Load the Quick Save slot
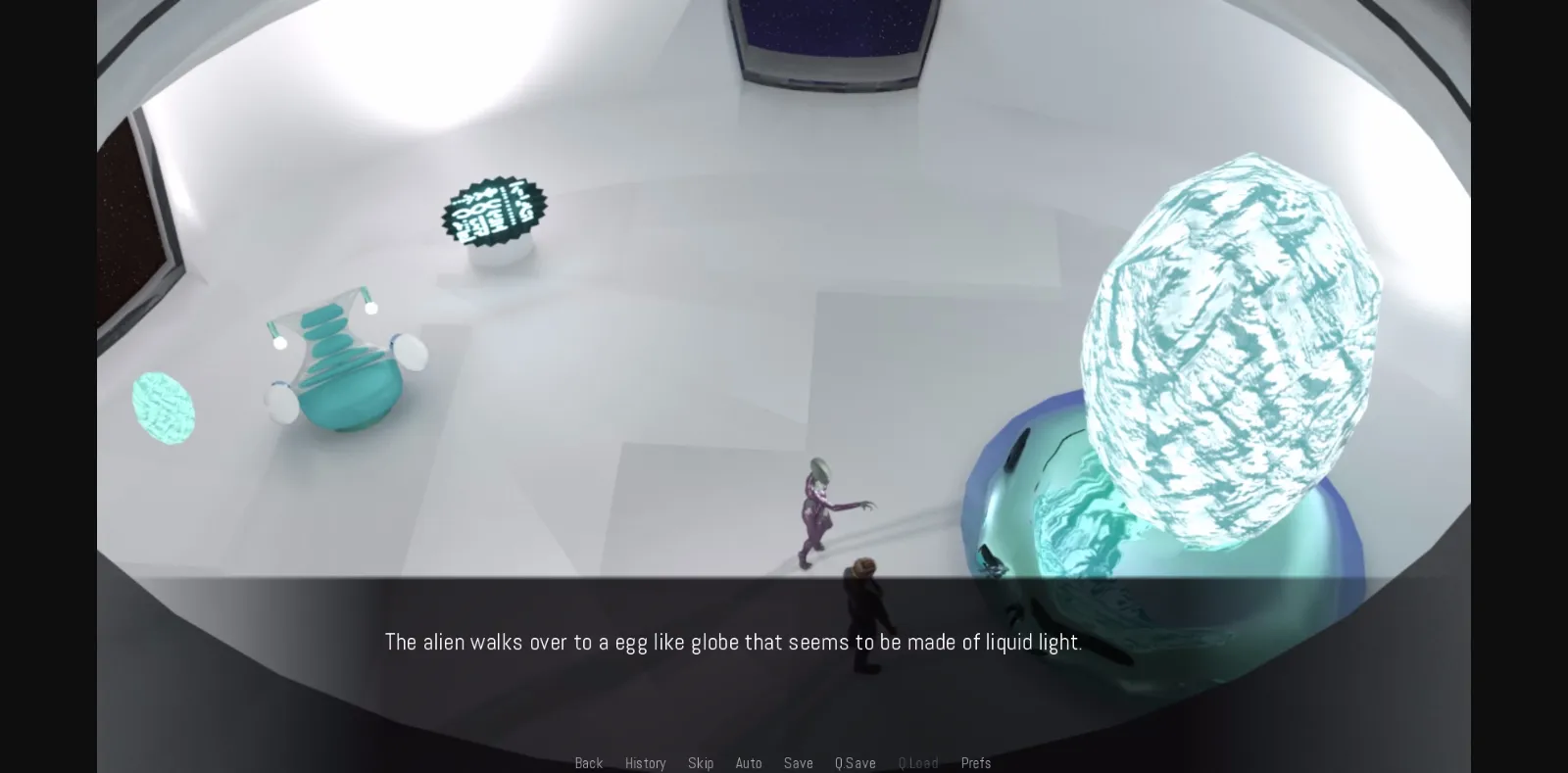Image resolution: width=1568 pixels, height=773 pixels. coord(918,762)
